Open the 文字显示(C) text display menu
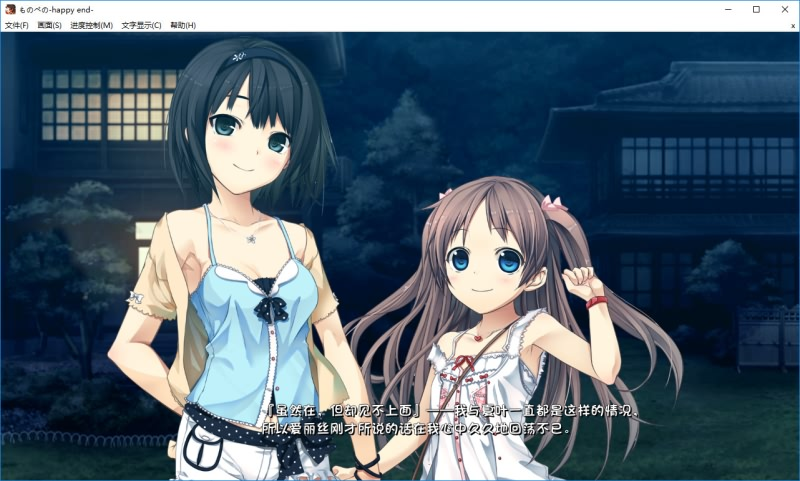The image size is (800, 481). [141, 25]
